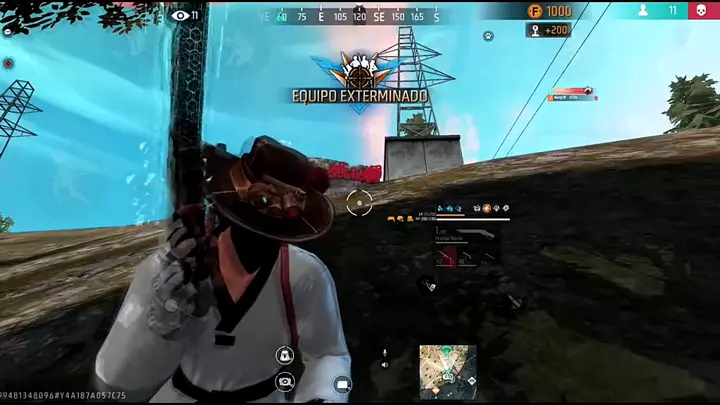This screenshot has width=720, height=405.
Task: Toggle the microphone icon
Action: tap(385, 353)
